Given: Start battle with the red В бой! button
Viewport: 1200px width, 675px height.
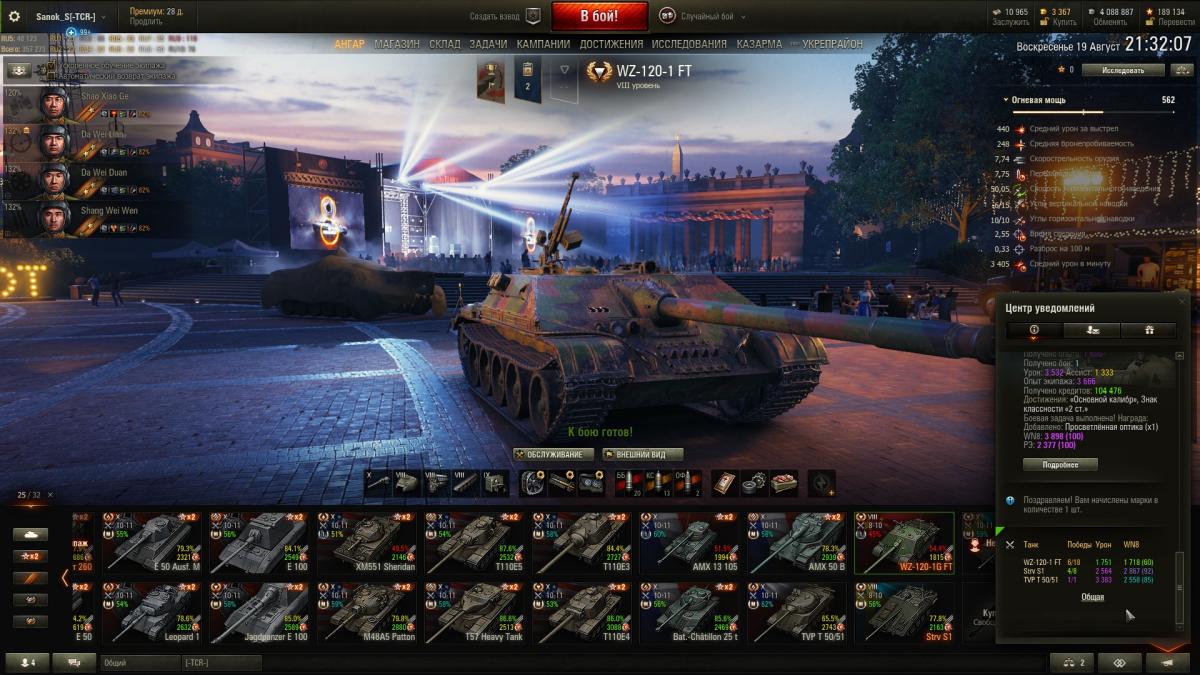Looking at the screenshot, I should (600, 16).
